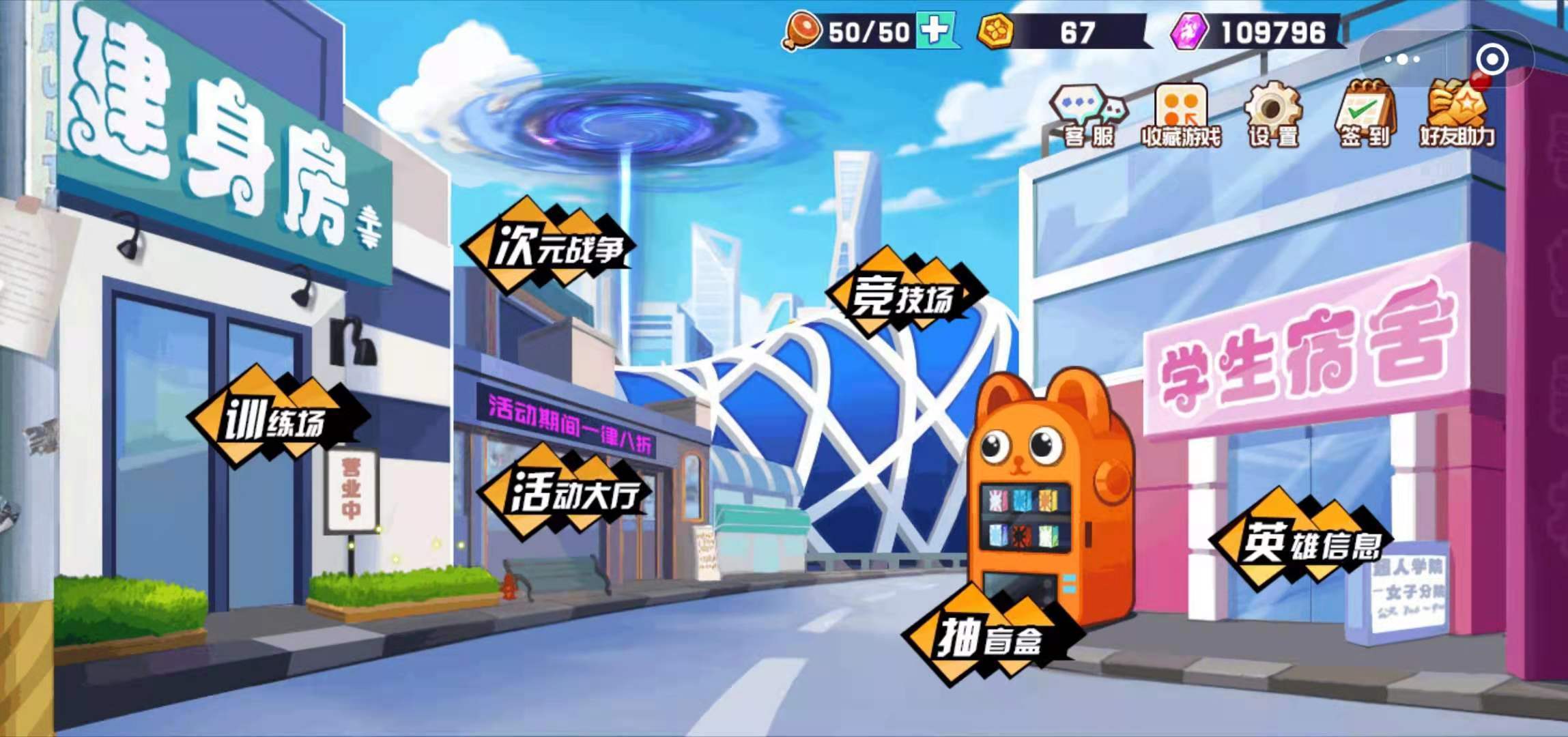This screenshot has height=737, width=1568.
Task: Click the gold honeycomb coin icon
Action: click(x=996, y=30)
